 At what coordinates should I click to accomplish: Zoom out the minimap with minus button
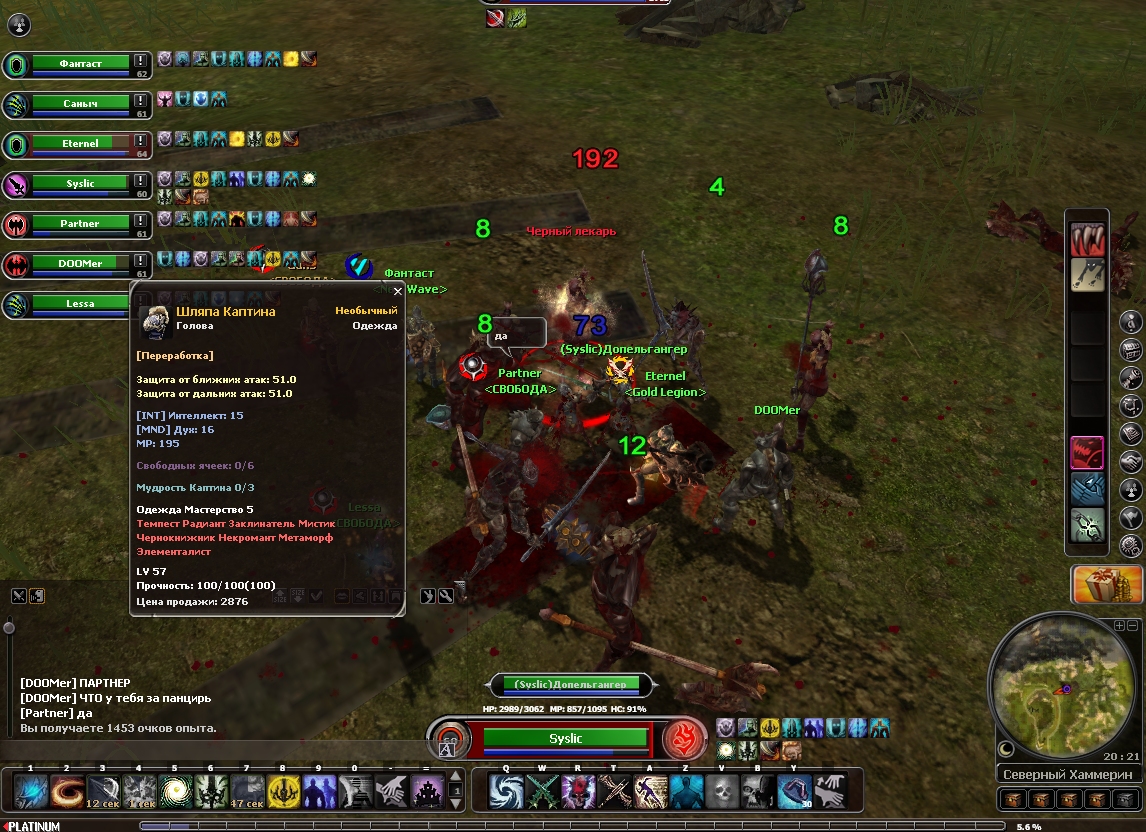coord(1133,625)
